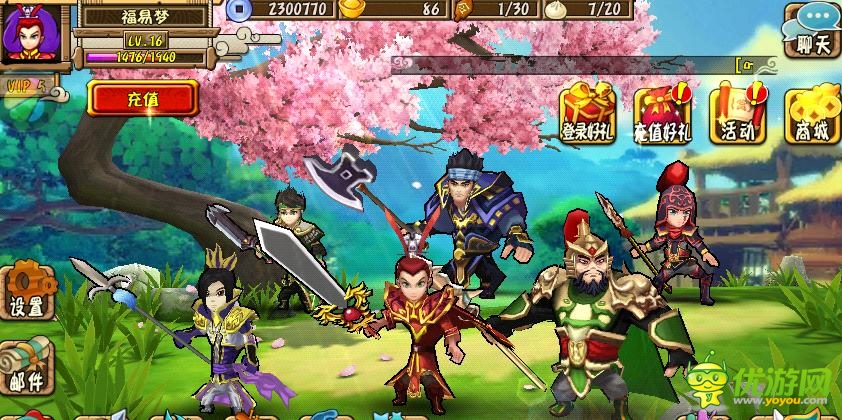Claim the 登录好礼 login gift
The height and width of the screenshot is (420, 842).
pyautogui.click(x=588, y=115)
